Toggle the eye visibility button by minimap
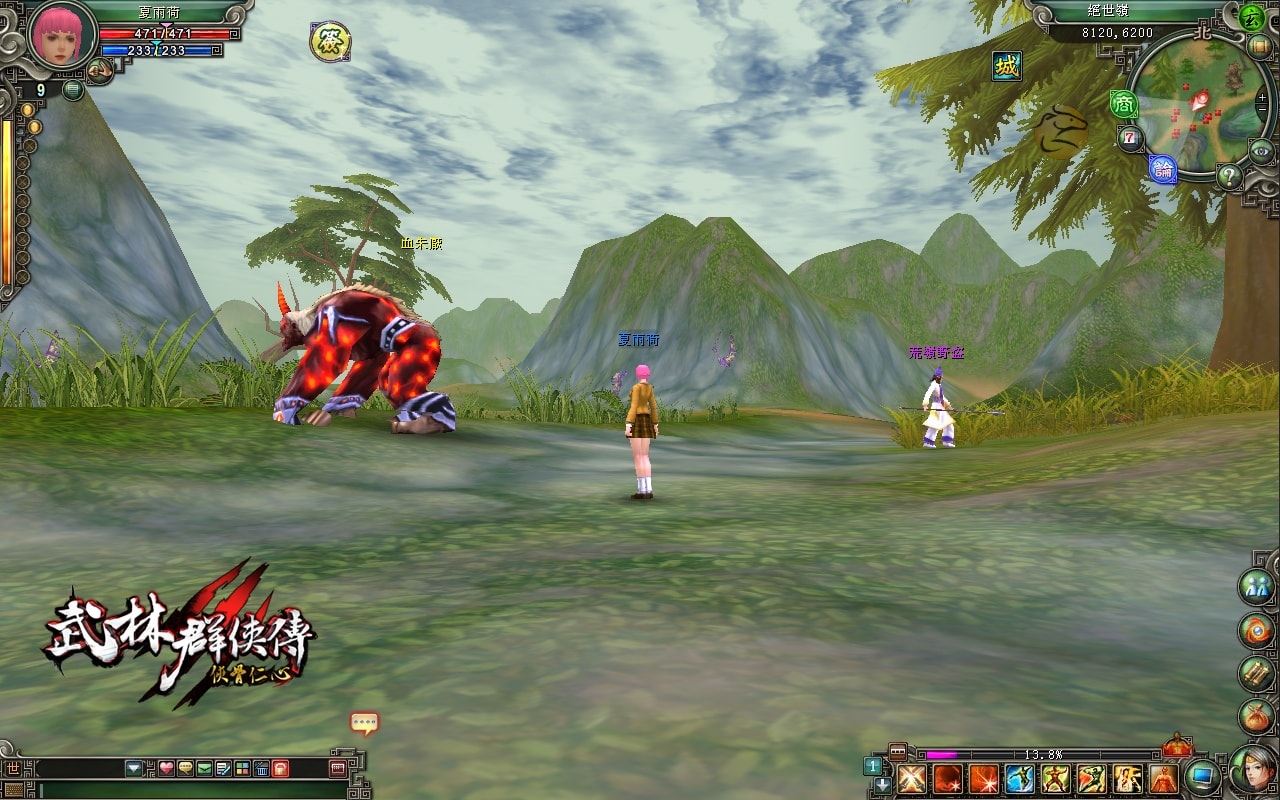 pos(1263,151)
